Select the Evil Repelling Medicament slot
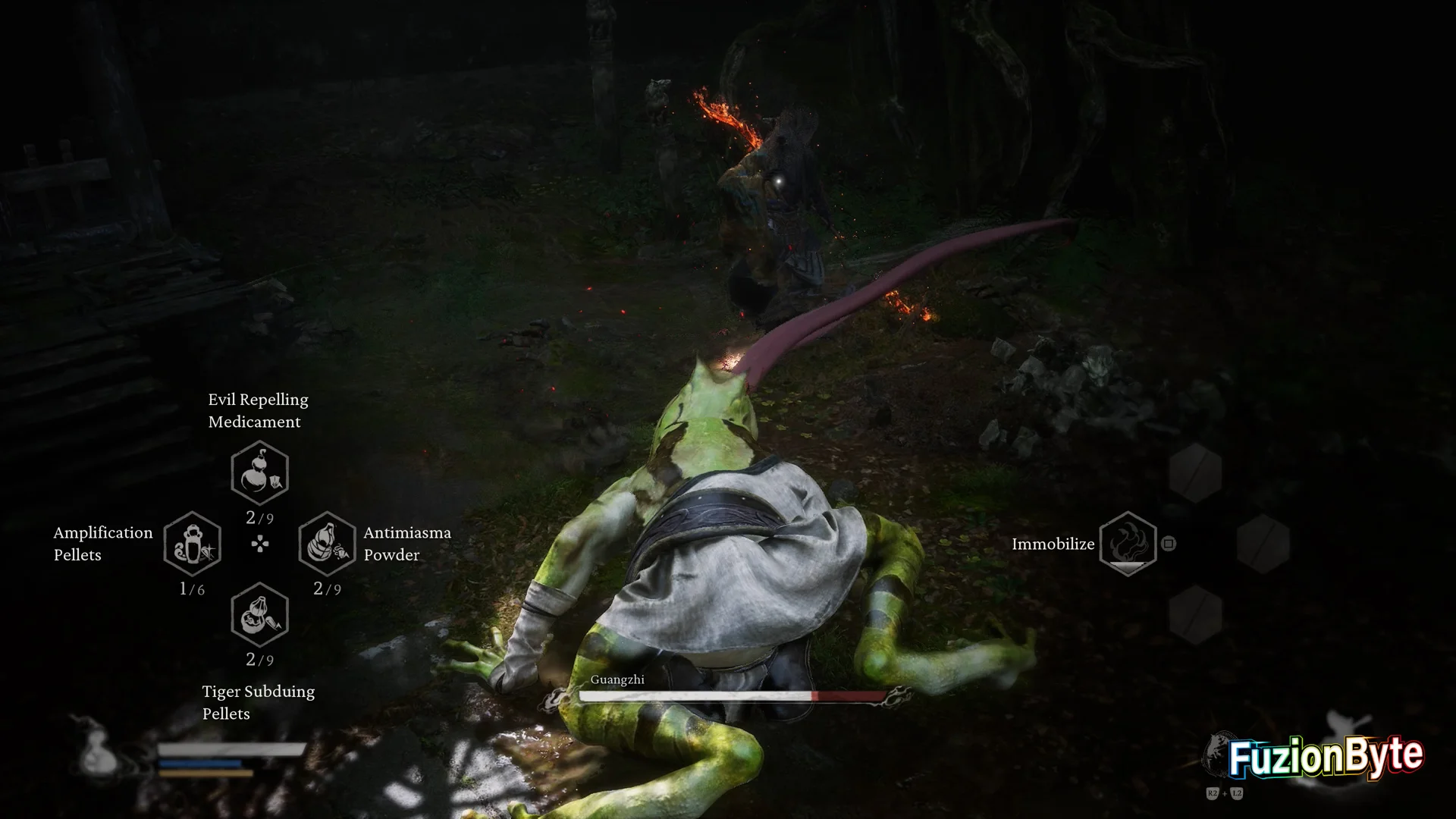The width and height of the screenshot is (1456, 819). [x=259, y=473]
